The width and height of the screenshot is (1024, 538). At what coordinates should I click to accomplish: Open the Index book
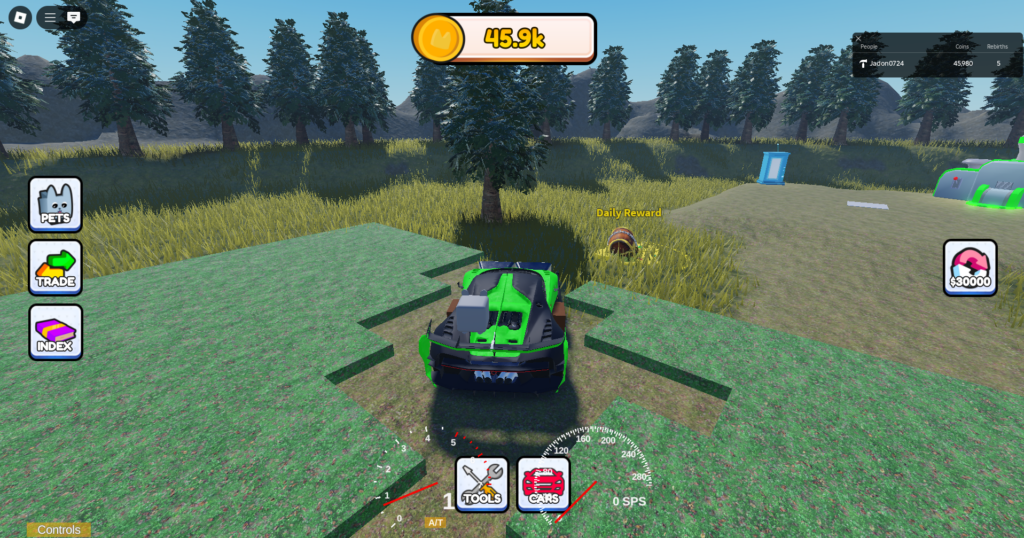(x=55, y=332)
